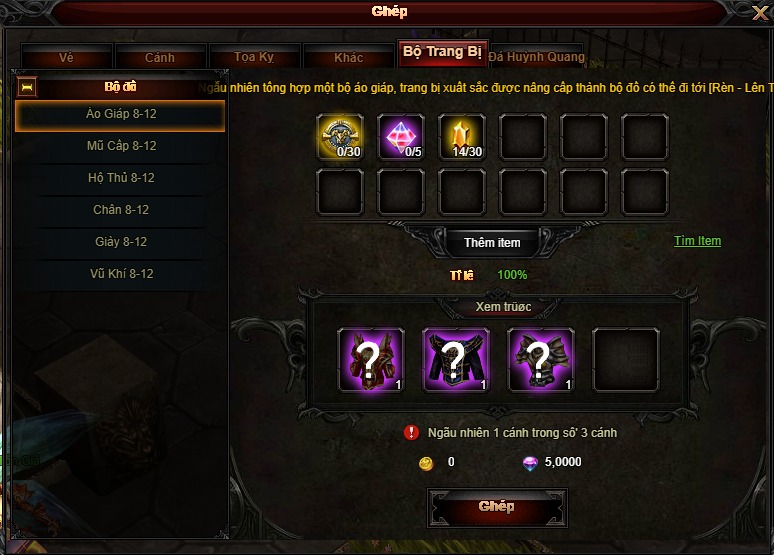
Task: Choose Áo Giáp 8-12 from the list
Action: tap(121, 115)
